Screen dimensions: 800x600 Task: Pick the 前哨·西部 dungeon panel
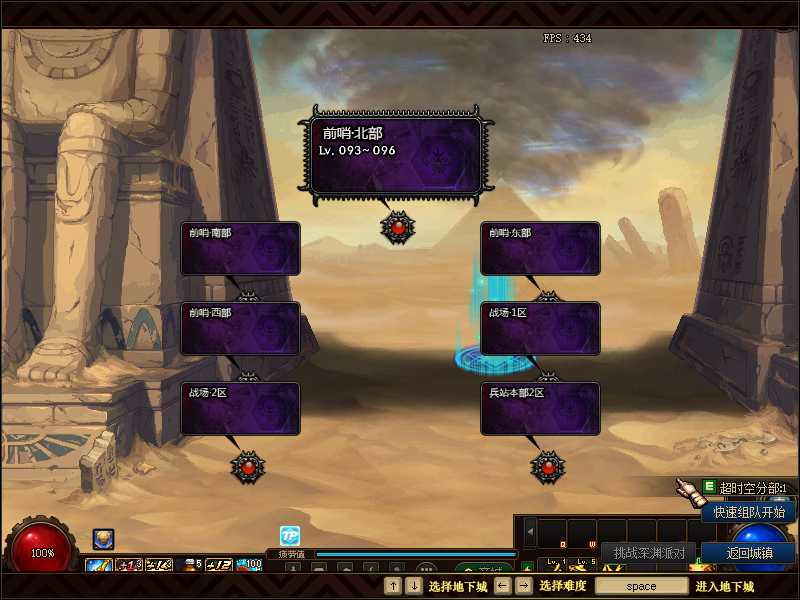pos(240,328)
